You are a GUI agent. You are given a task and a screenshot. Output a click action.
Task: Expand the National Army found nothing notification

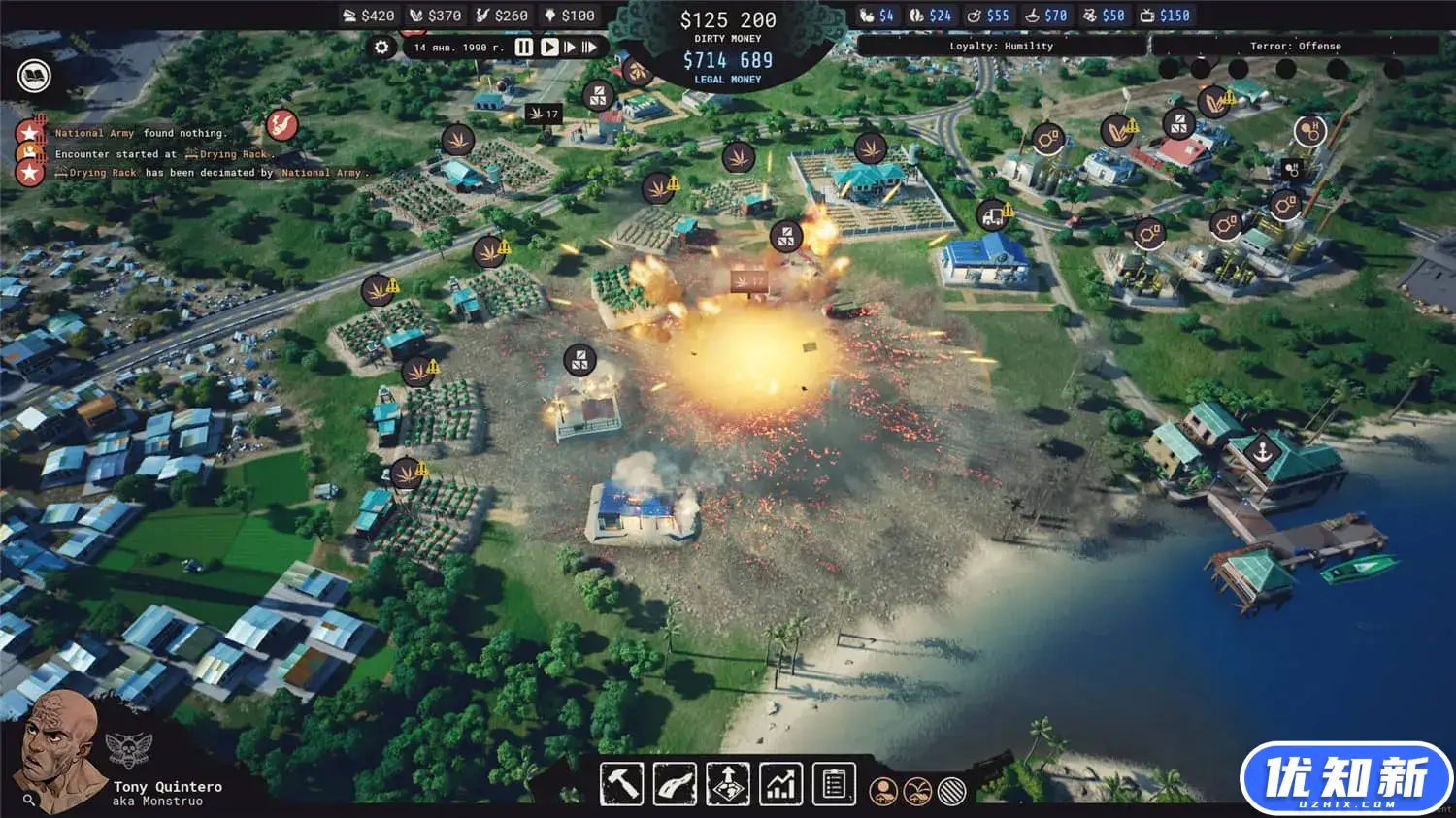[141, 133]
